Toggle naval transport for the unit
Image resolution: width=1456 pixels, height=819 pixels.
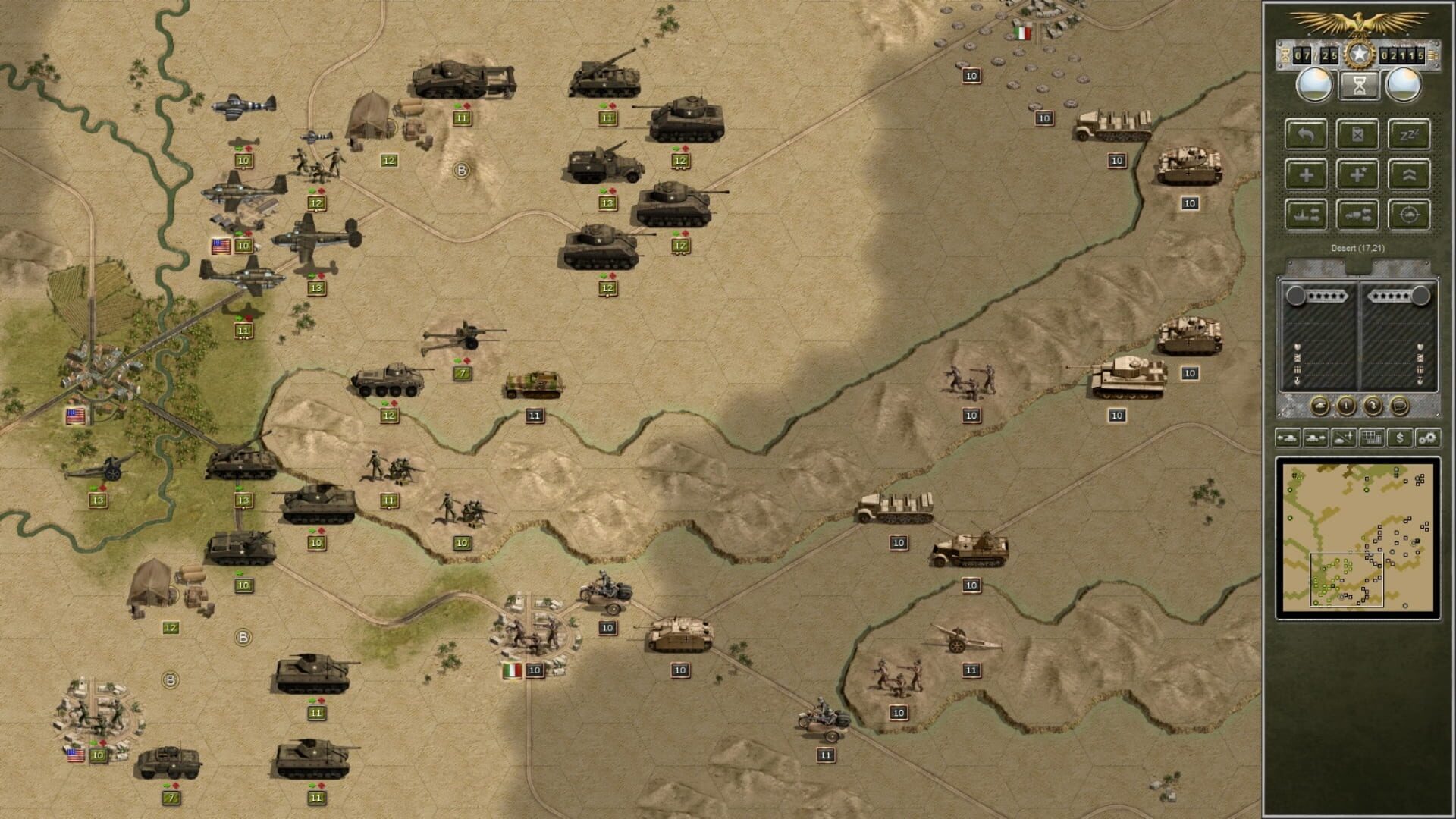tap(1307, 215)
